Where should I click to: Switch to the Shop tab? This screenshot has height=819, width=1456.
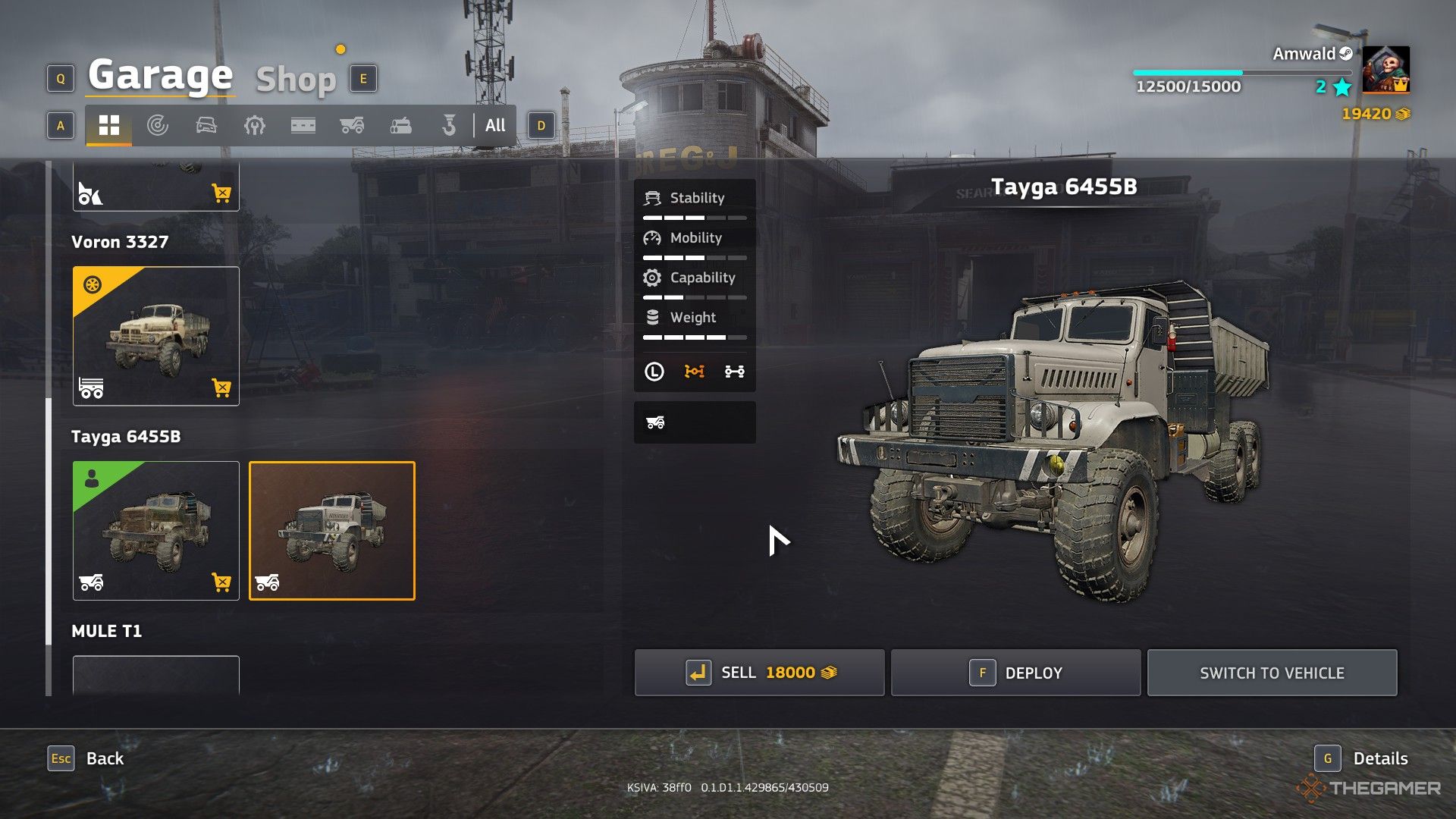point(296,79)
